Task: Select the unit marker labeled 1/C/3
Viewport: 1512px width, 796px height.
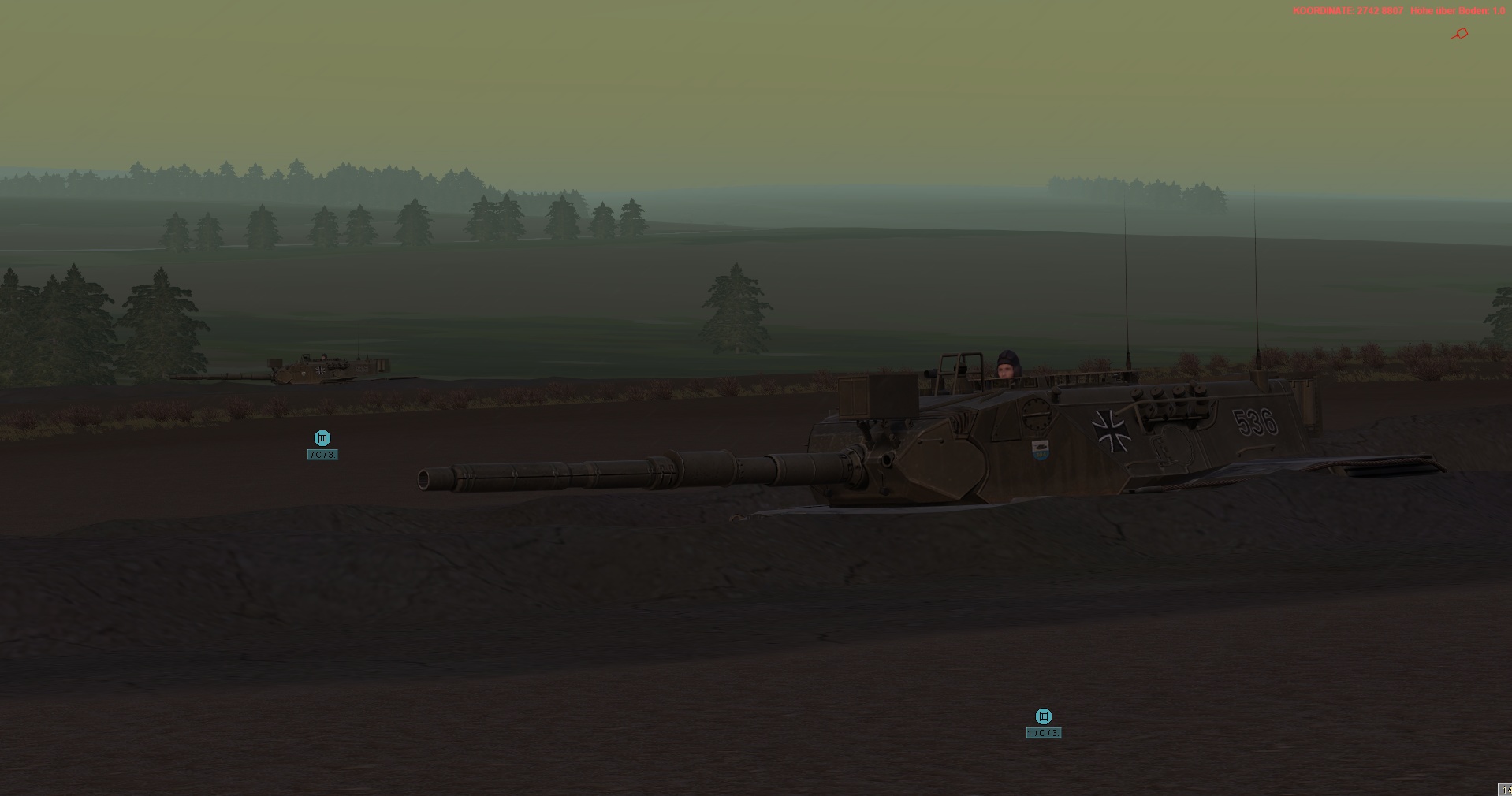Action: point(1043,716)
